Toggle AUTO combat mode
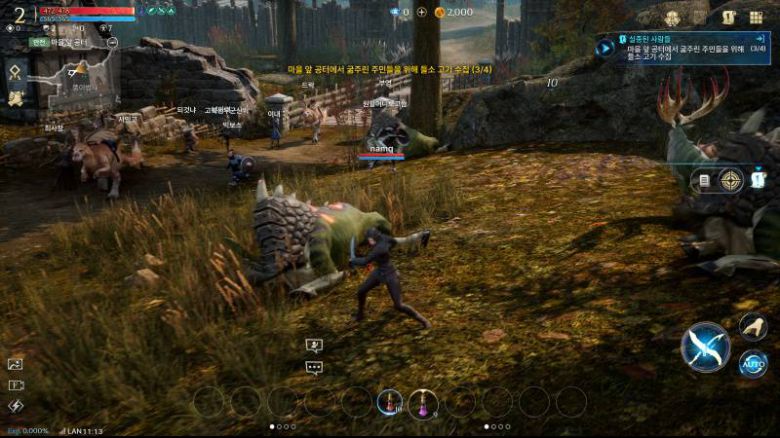Image resolution: width=780 pixels, height=438 pixels. click(753, 363)
